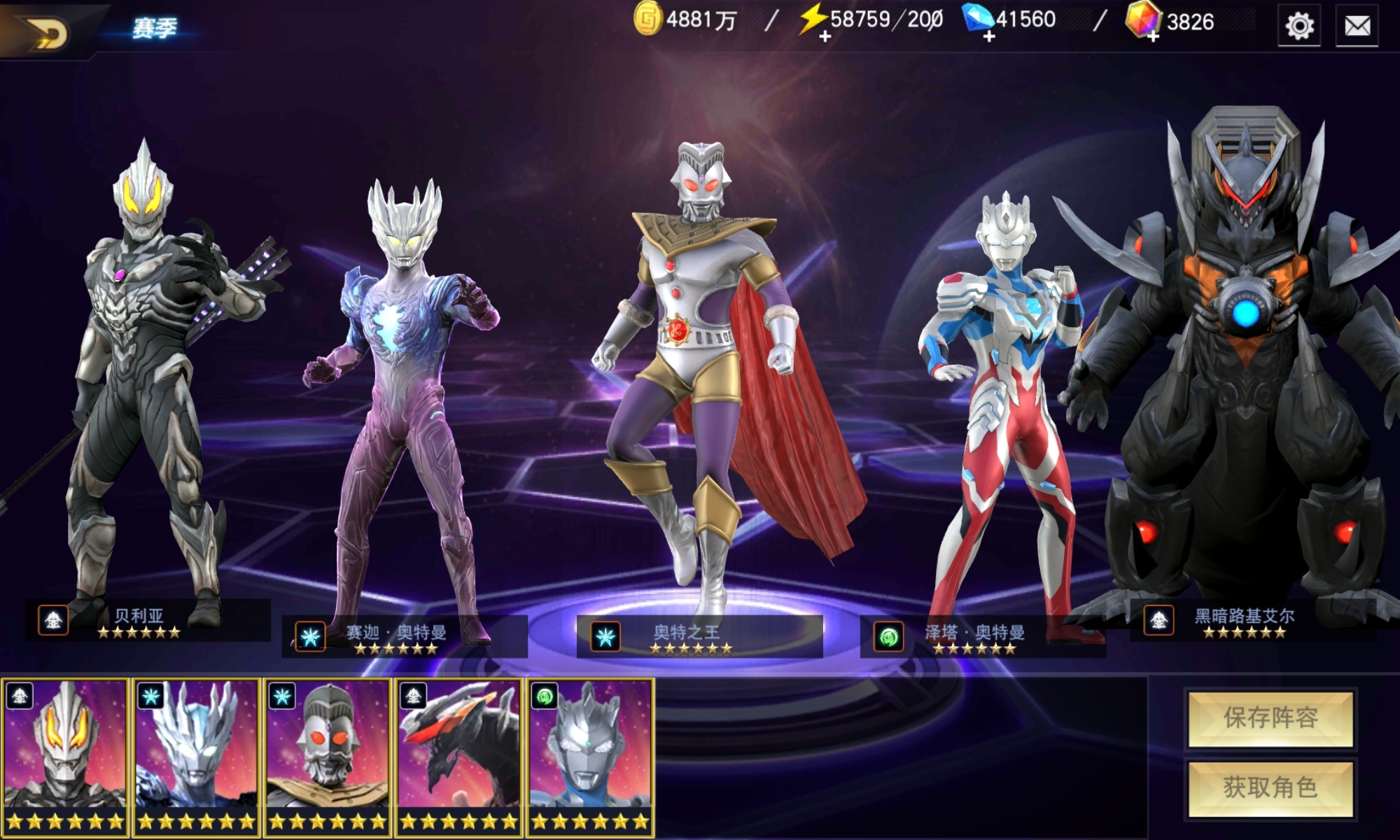The height and width of the screenshot is (840, 1400).
Task: Click the 获取角色 get character button
Action: [1270, 788]
